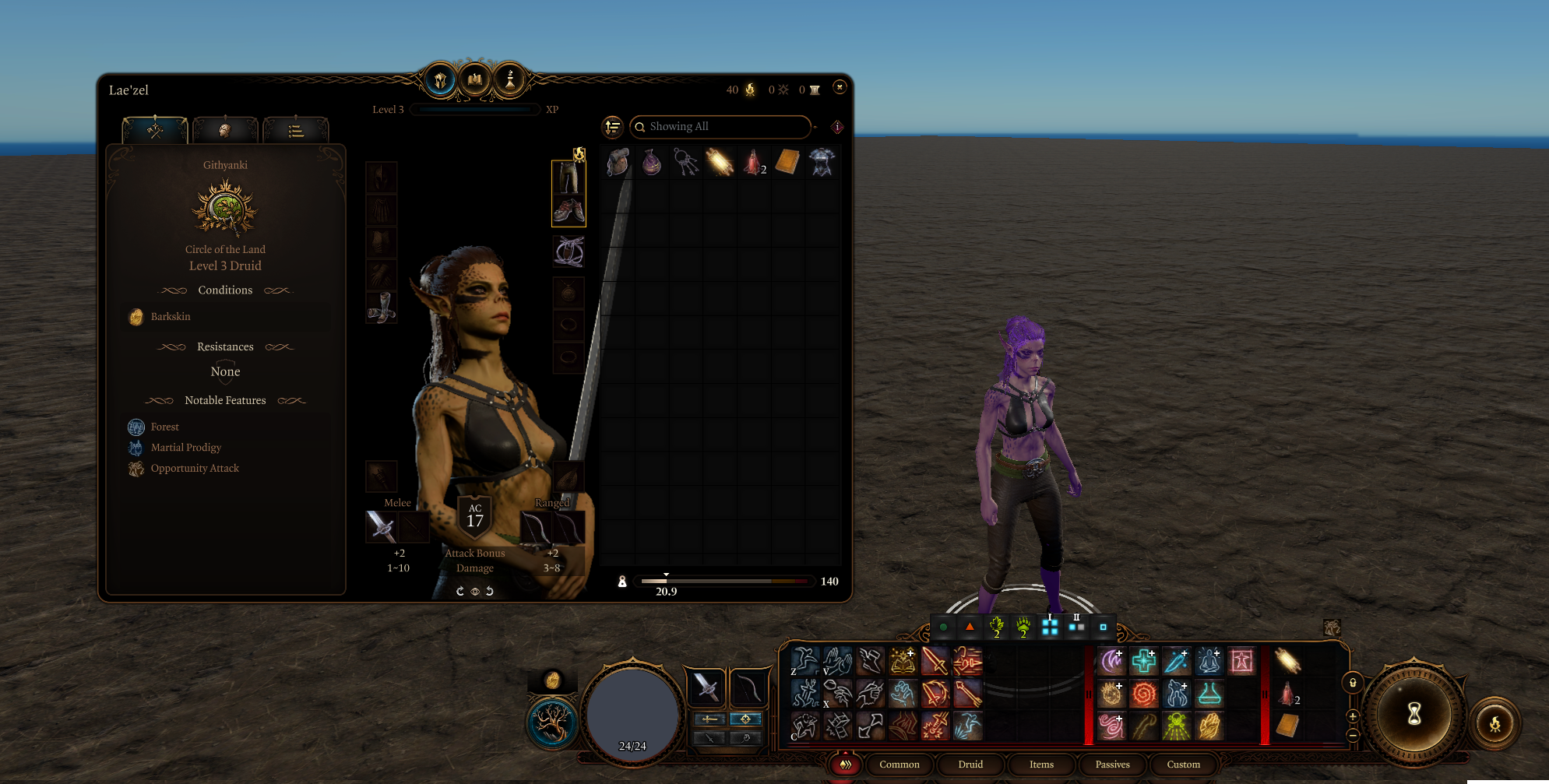
Task: Toggle the hotbar lock icon
Action: [1353, 683]
